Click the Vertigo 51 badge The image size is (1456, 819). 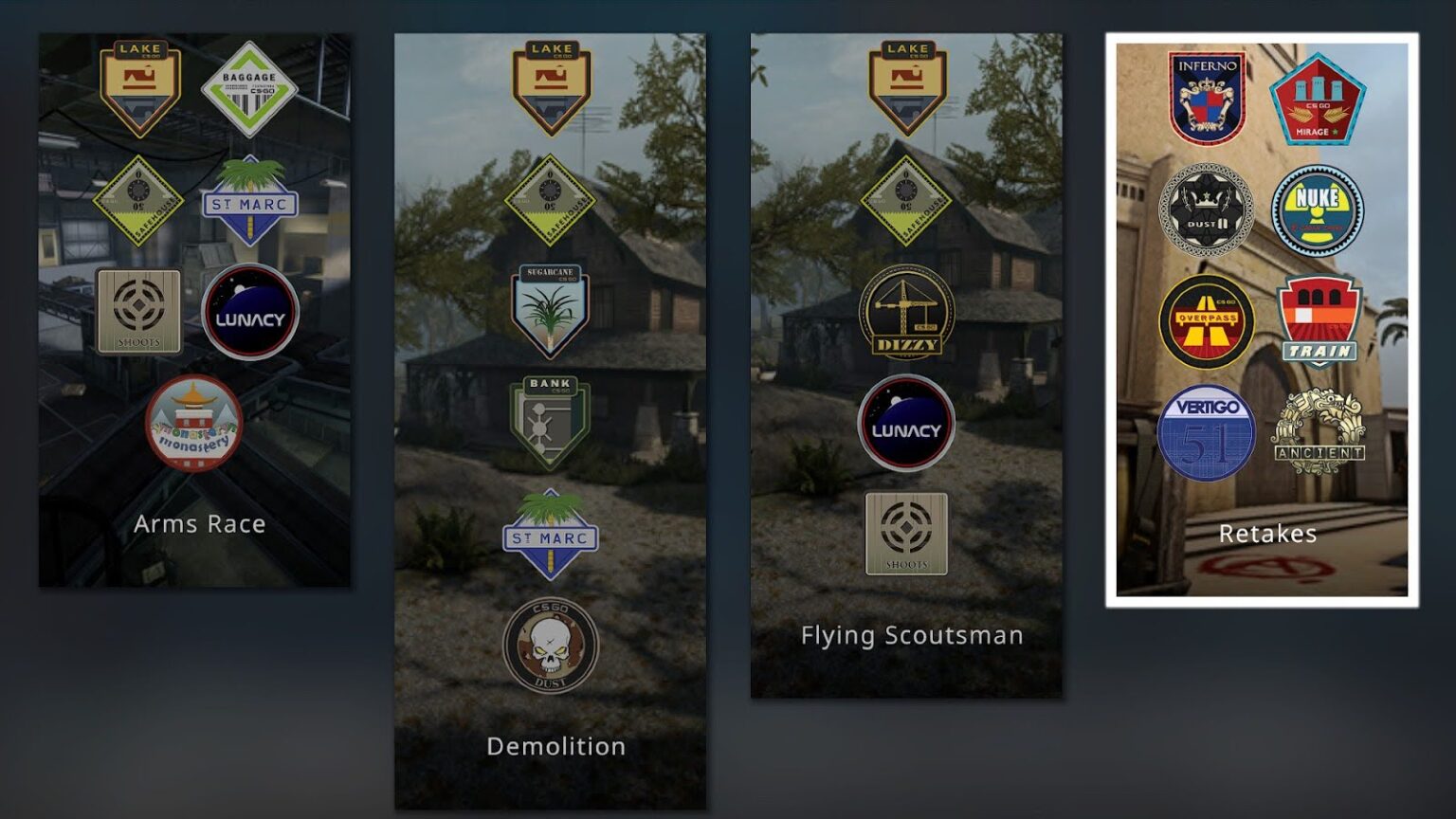click(x=1206, y=432)
